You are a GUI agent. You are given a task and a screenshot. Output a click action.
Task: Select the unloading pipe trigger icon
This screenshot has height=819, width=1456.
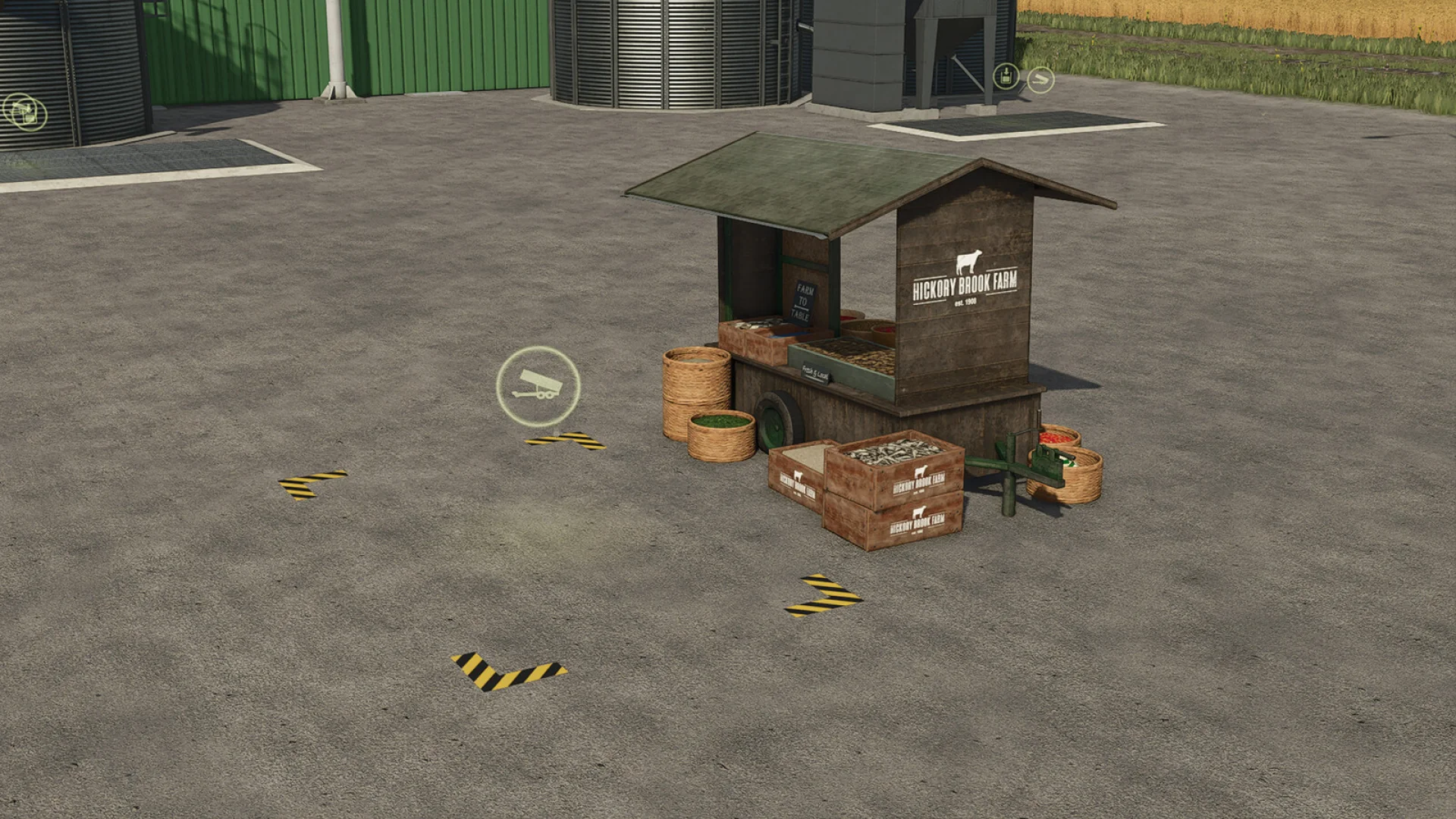point(1040,79)
